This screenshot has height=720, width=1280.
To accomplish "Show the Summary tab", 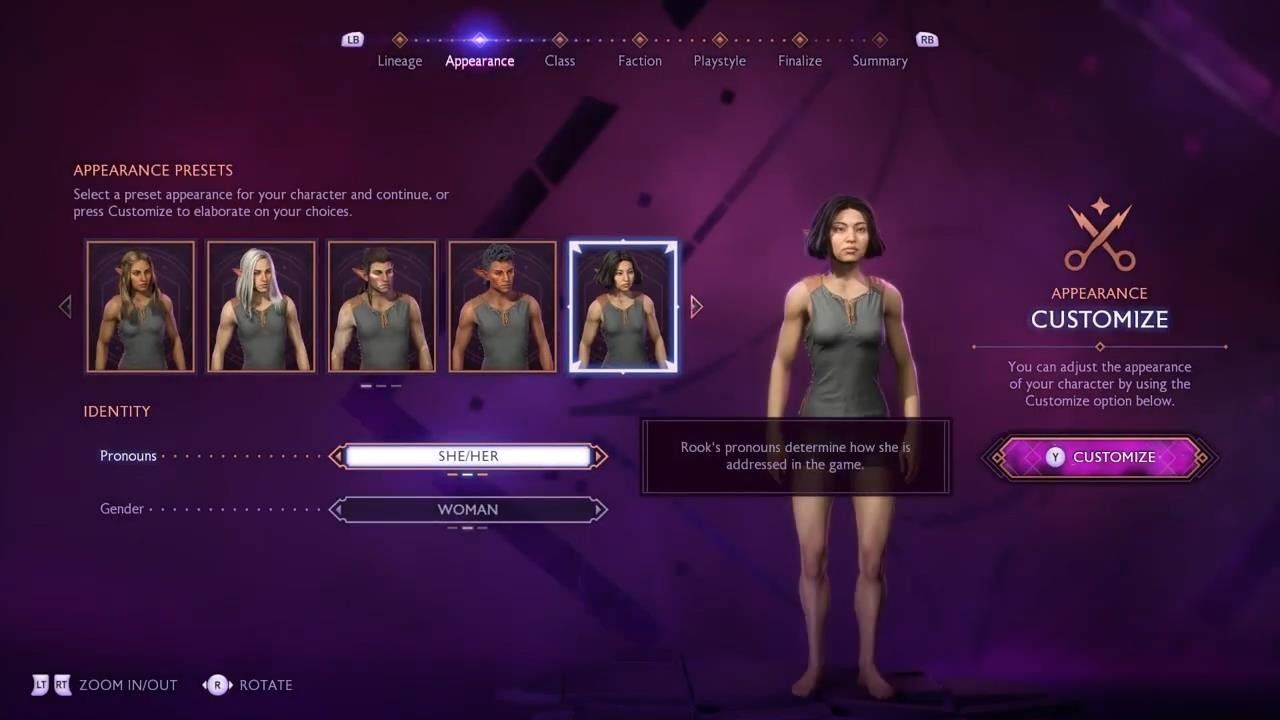I will (x=880, y=60).
